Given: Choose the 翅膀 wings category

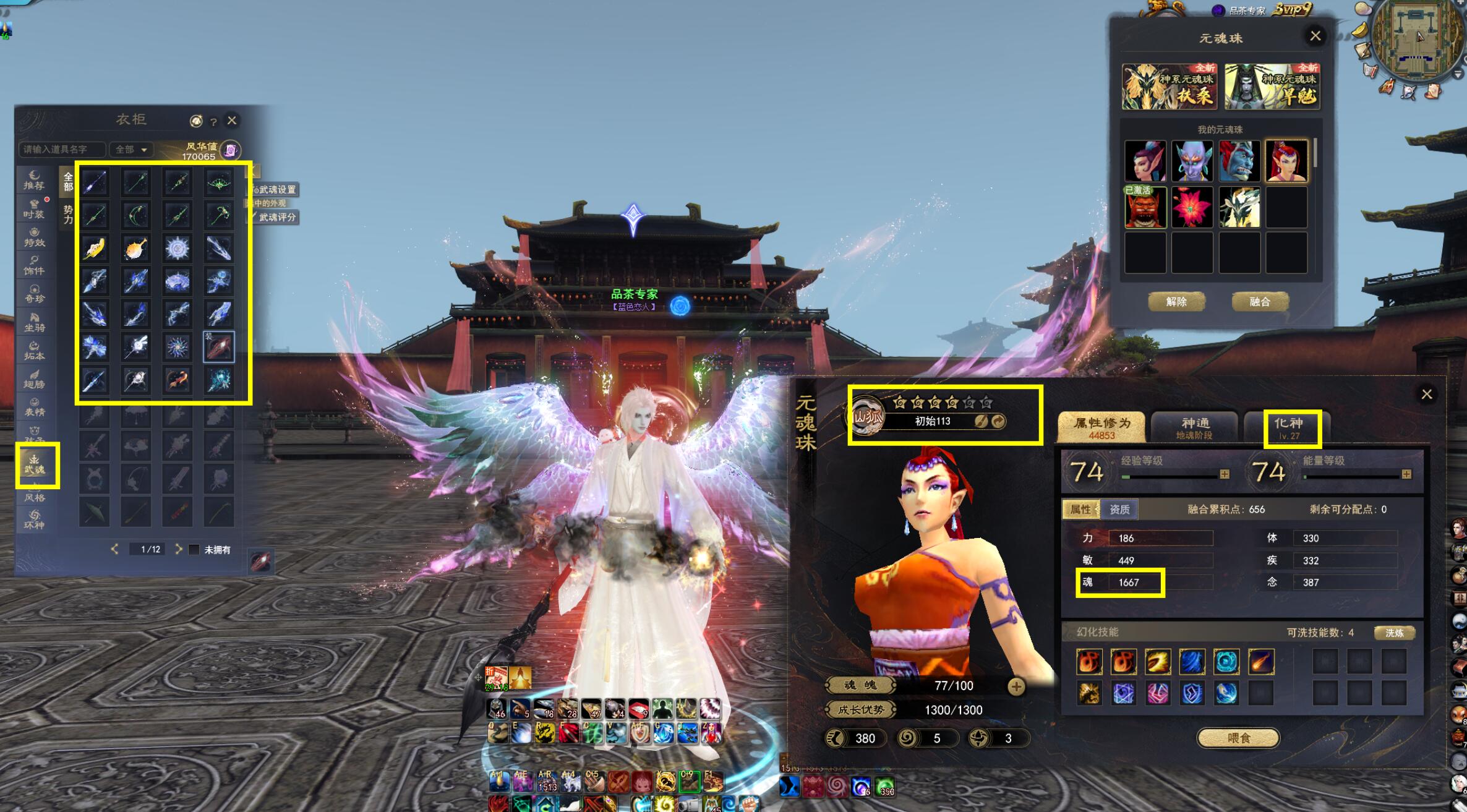Looking at the screenshot, I should click(x=34, y=378).
